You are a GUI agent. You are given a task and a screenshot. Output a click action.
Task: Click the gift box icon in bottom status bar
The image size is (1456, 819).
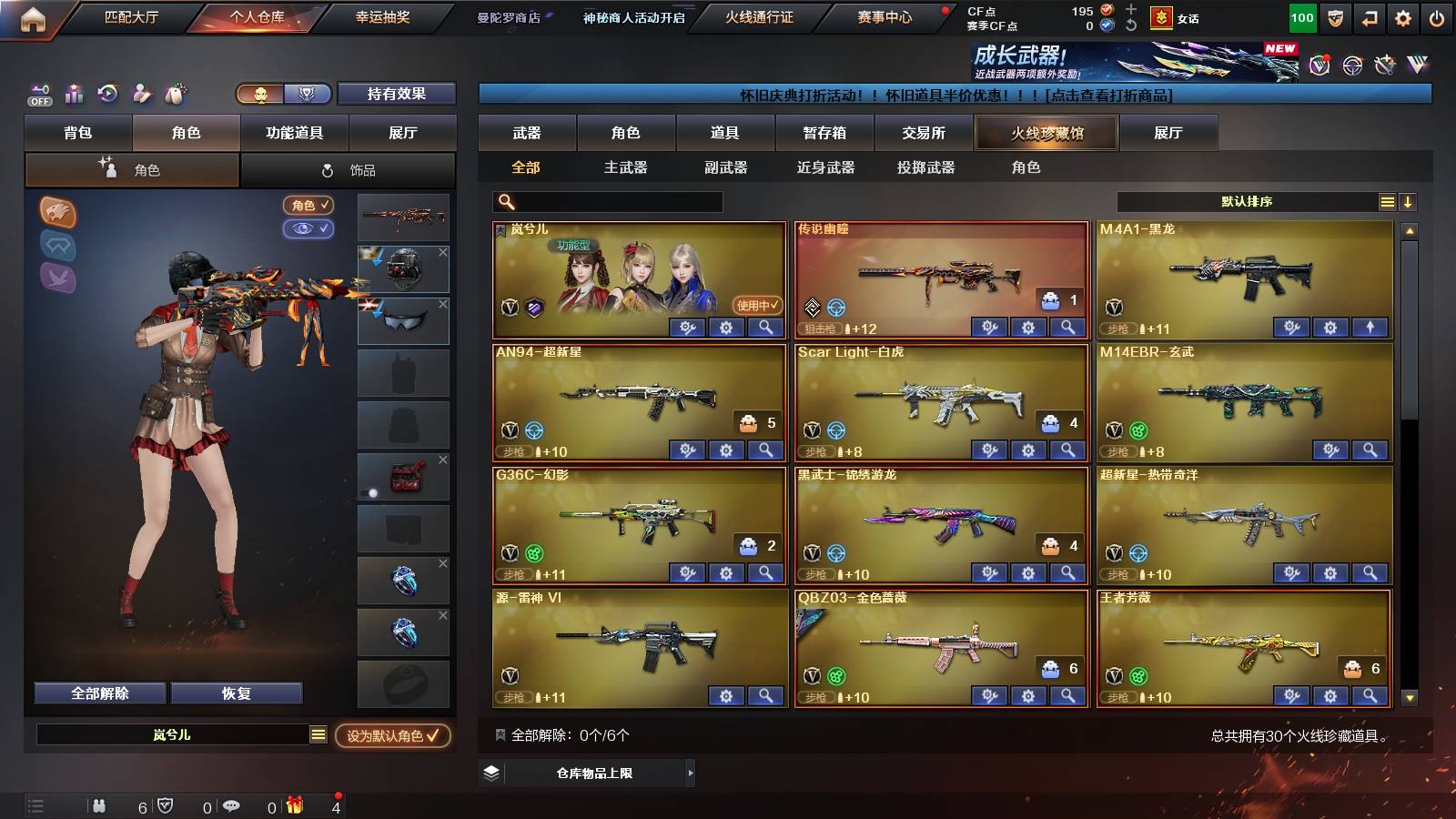pos(294,805)
